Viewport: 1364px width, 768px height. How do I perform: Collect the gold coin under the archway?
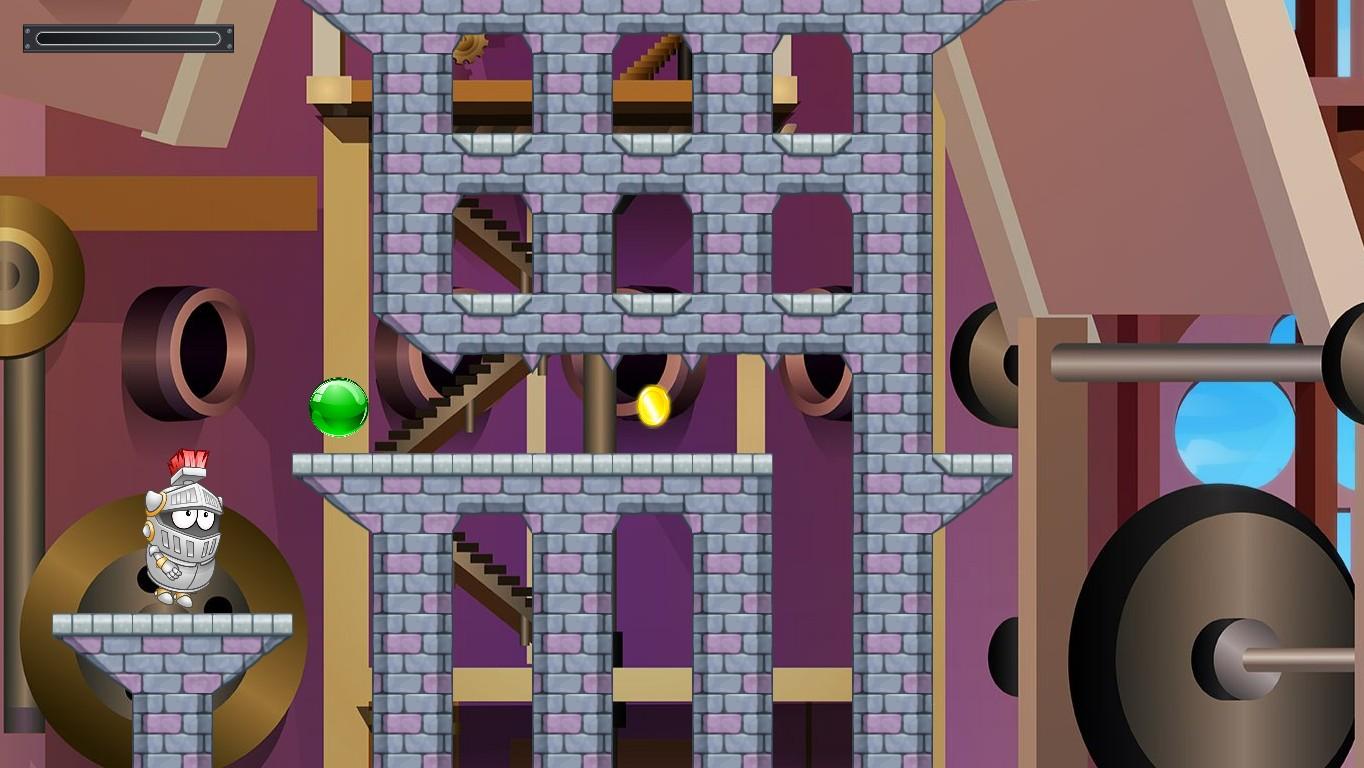point(653,404)
